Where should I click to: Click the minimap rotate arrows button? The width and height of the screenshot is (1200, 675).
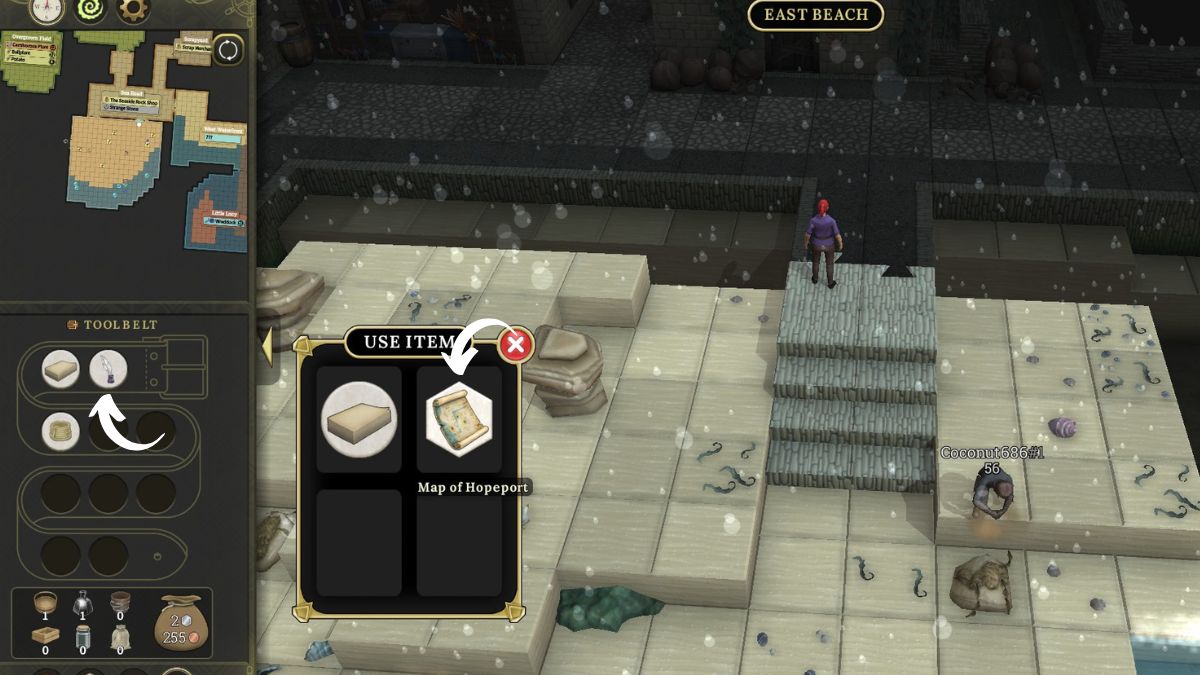tap(228, 50)
